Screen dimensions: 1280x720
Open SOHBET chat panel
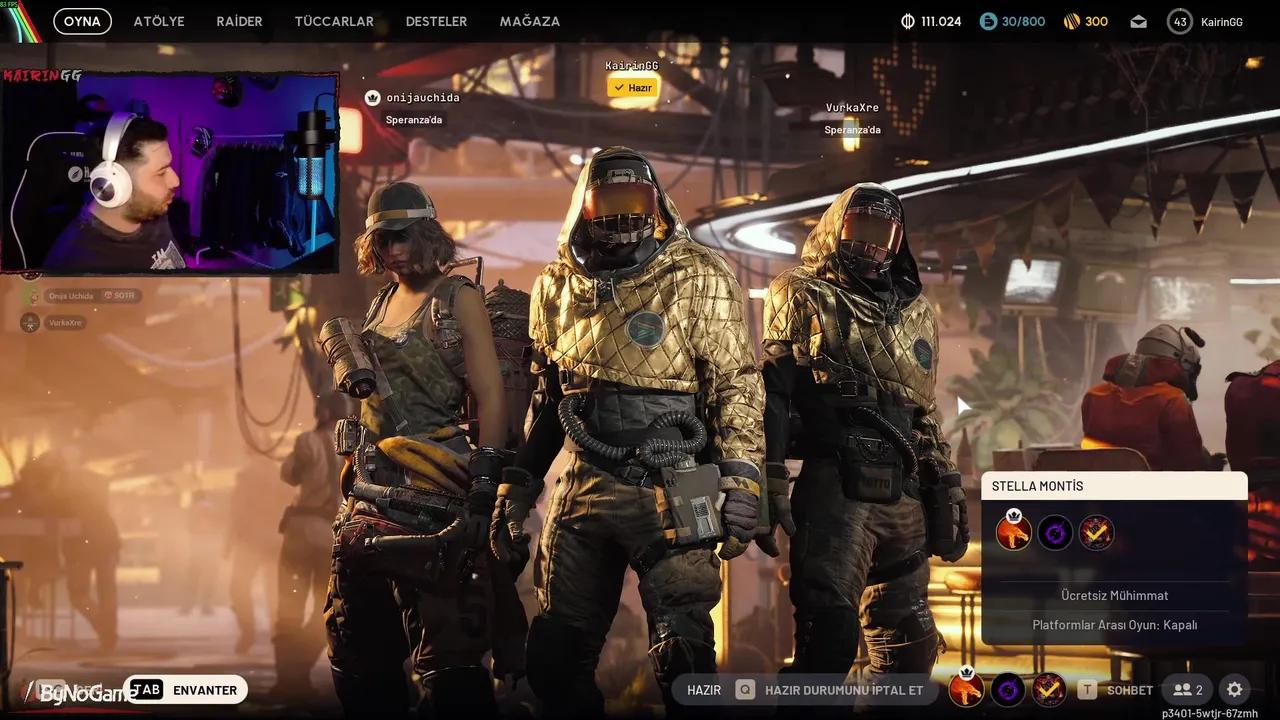(x=1129, y=690)
